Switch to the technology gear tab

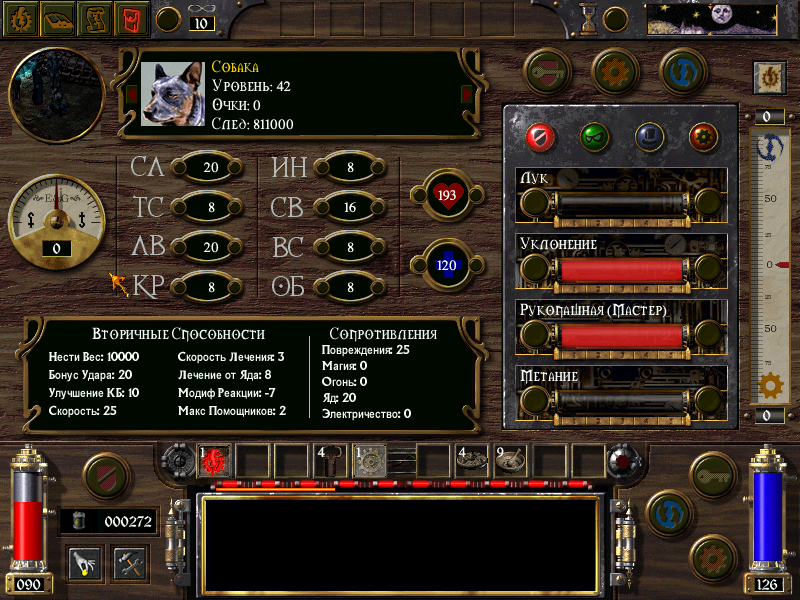[615, 70]
